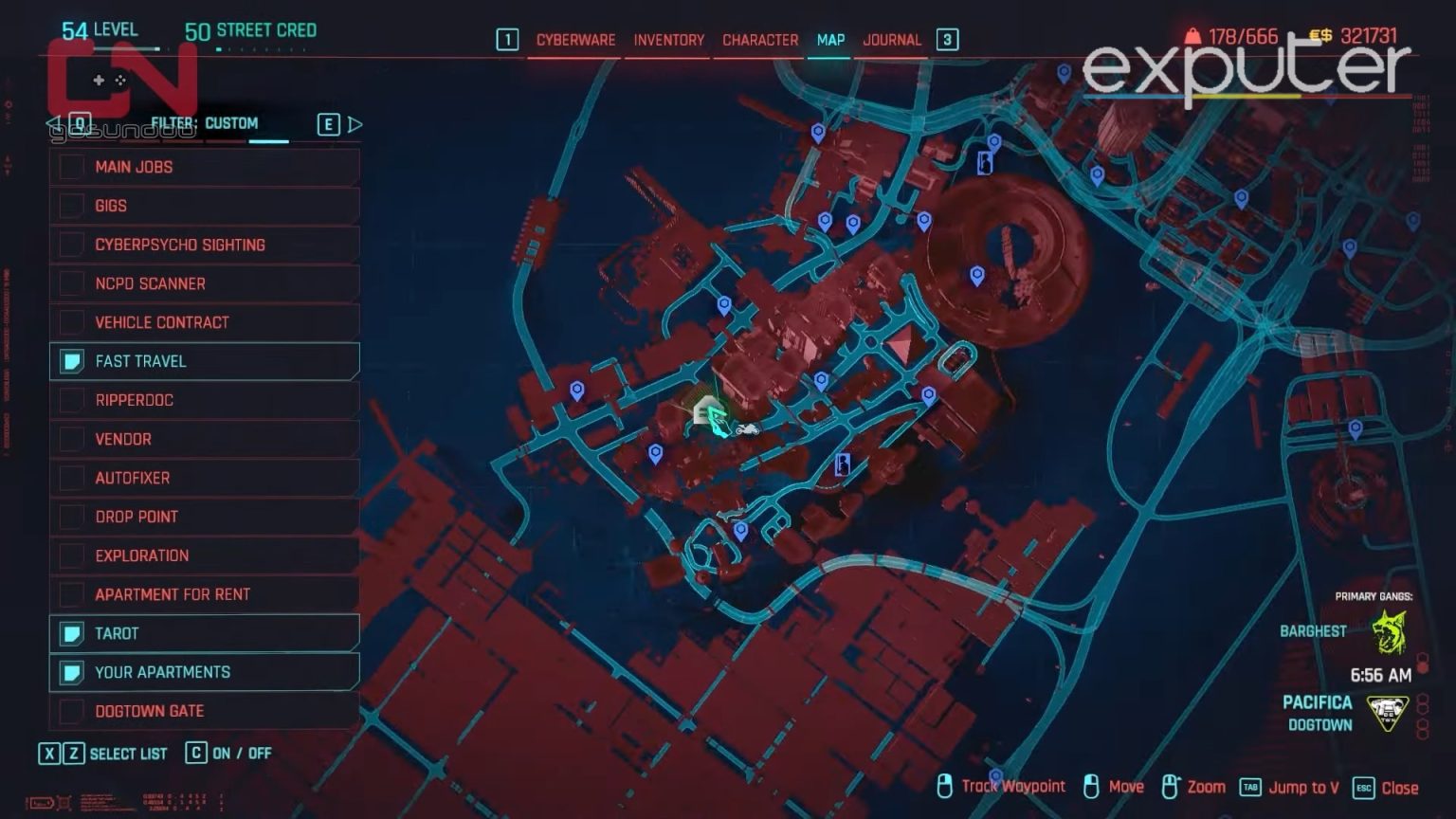Image resolution: width=1456 pixels, height=819 pixels.
Task: Switch to the Inventory tab
Action: pos(667,40)
